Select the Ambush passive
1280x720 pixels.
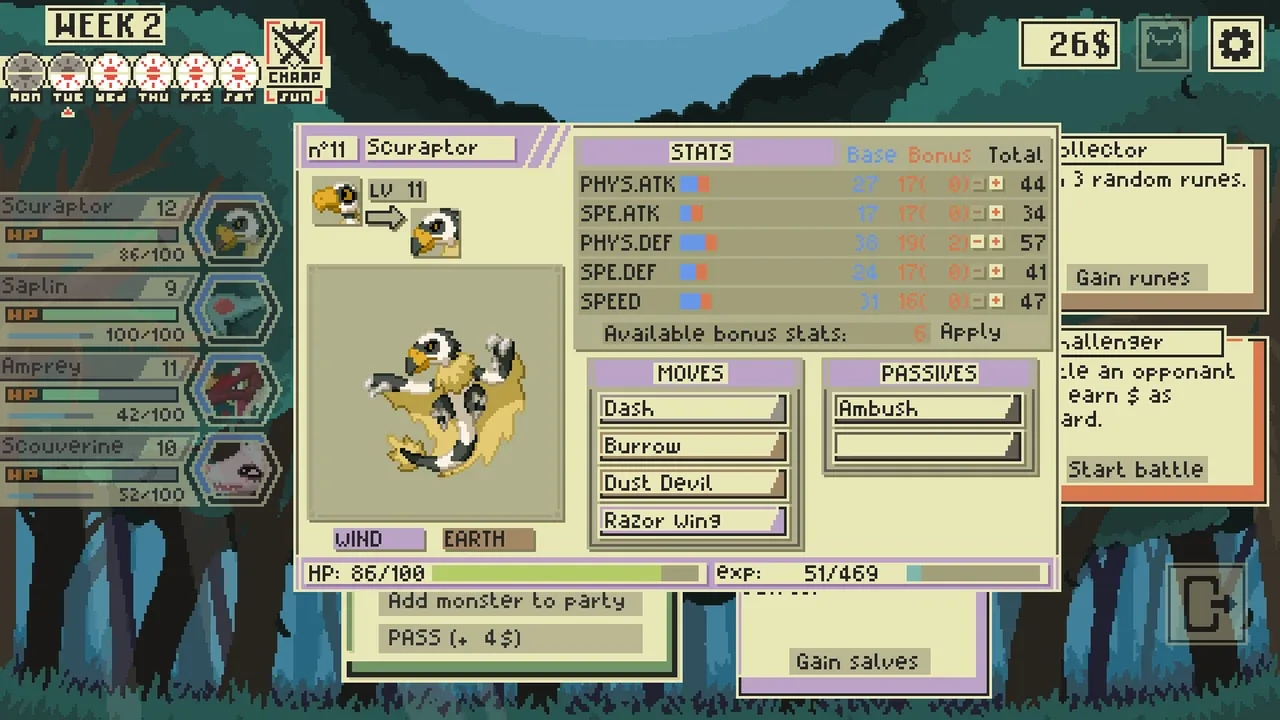[927, 409]
